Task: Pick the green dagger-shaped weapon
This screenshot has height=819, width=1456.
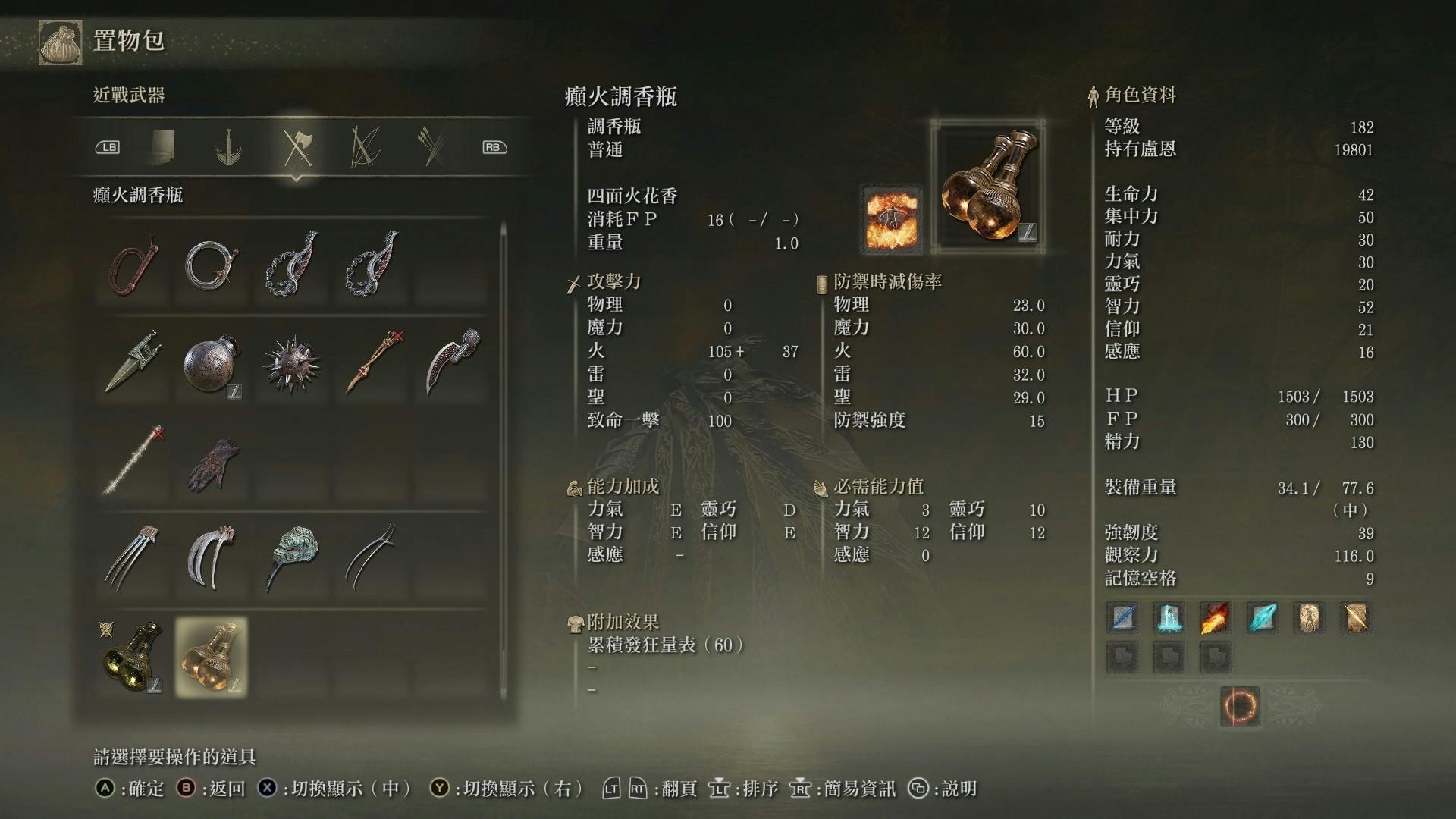Action: tap(134, 362)
